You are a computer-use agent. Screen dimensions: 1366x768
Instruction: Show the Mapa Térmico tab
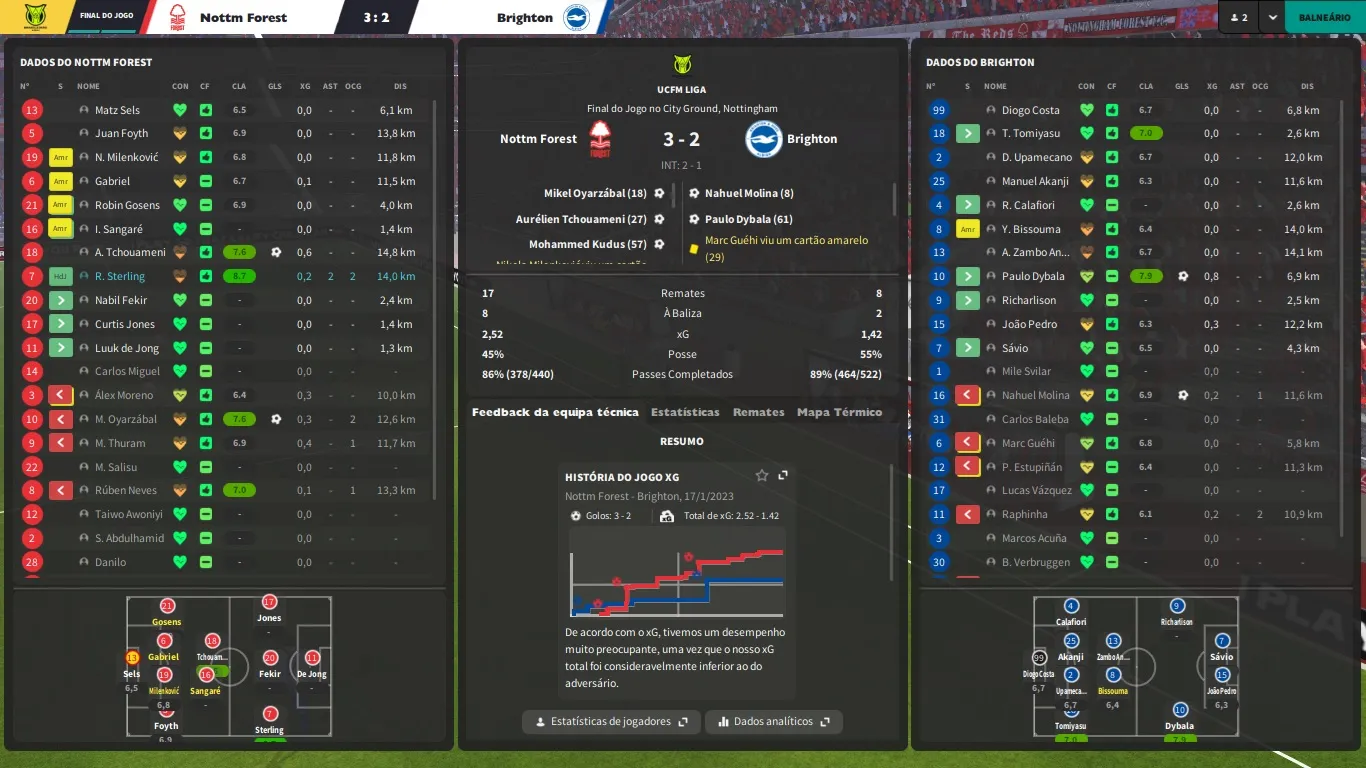pyautogui.click(x=839, y=412)
